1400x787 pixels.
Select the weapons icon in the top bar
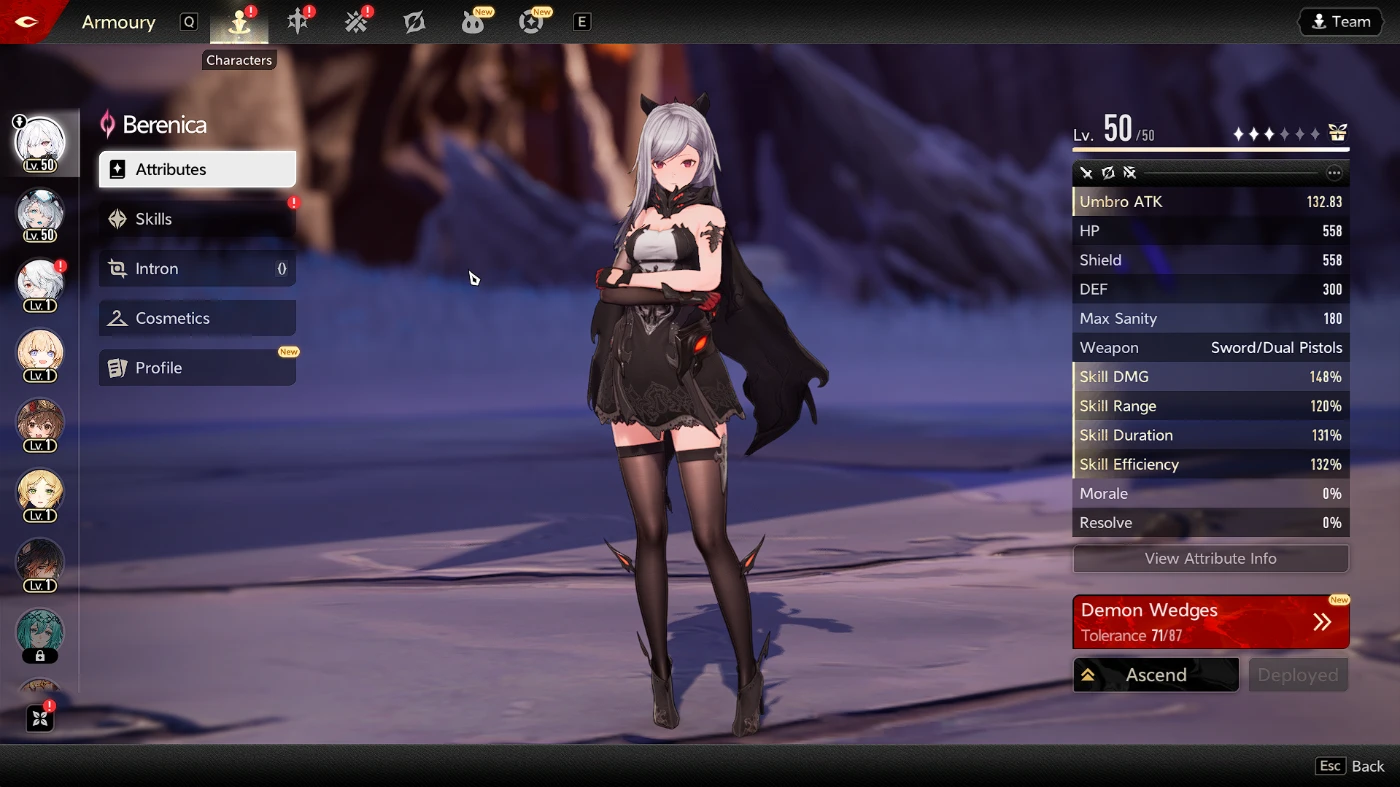coord(297,21)
